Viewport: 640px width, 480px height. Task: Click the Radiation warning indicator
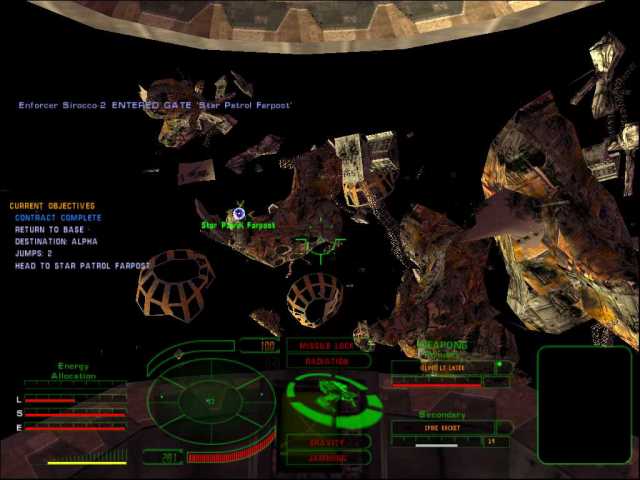[328, 360]
